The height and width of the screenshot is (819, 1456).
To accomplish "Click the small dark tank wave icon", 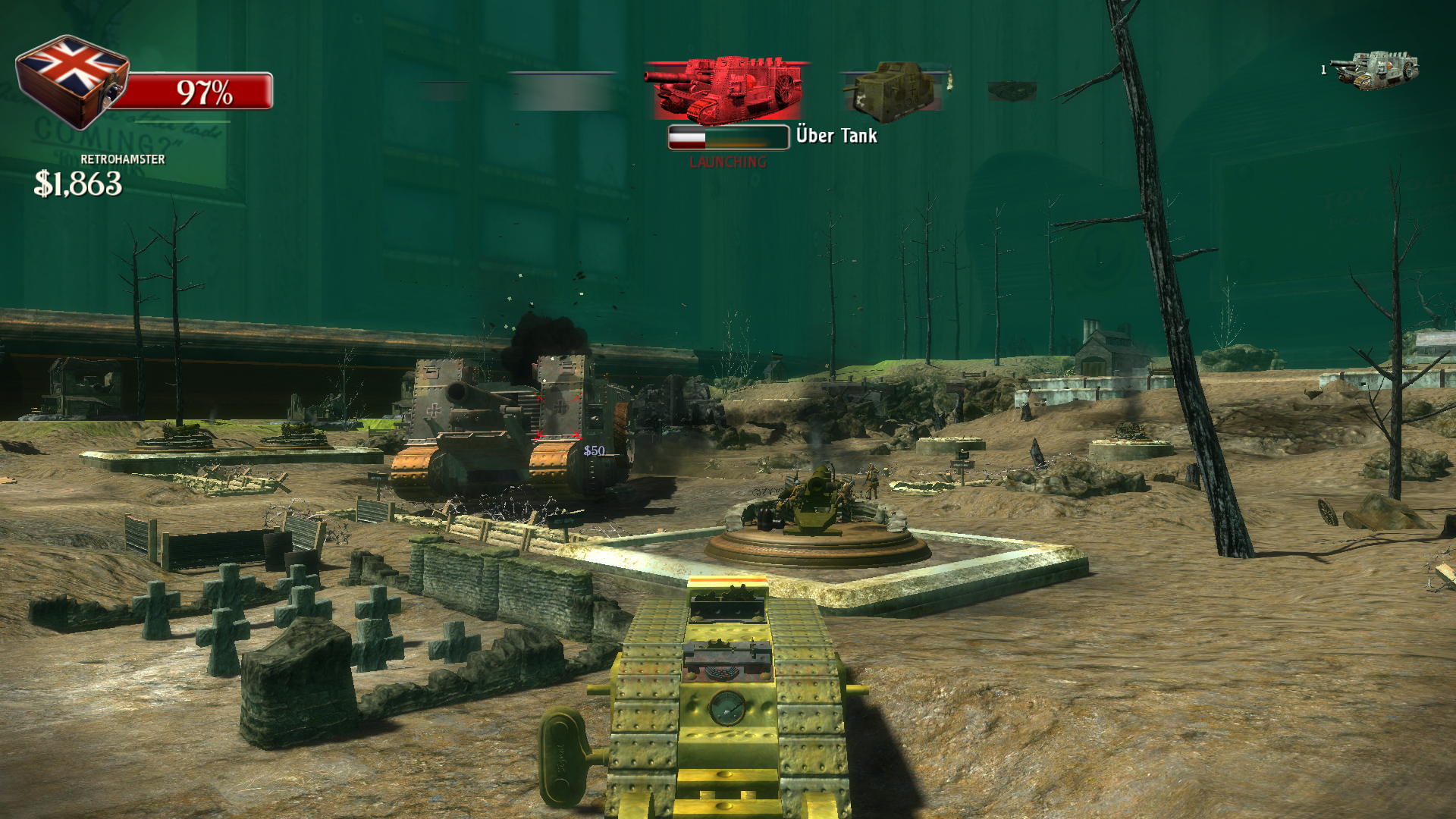I will [x=1012, y=92].
